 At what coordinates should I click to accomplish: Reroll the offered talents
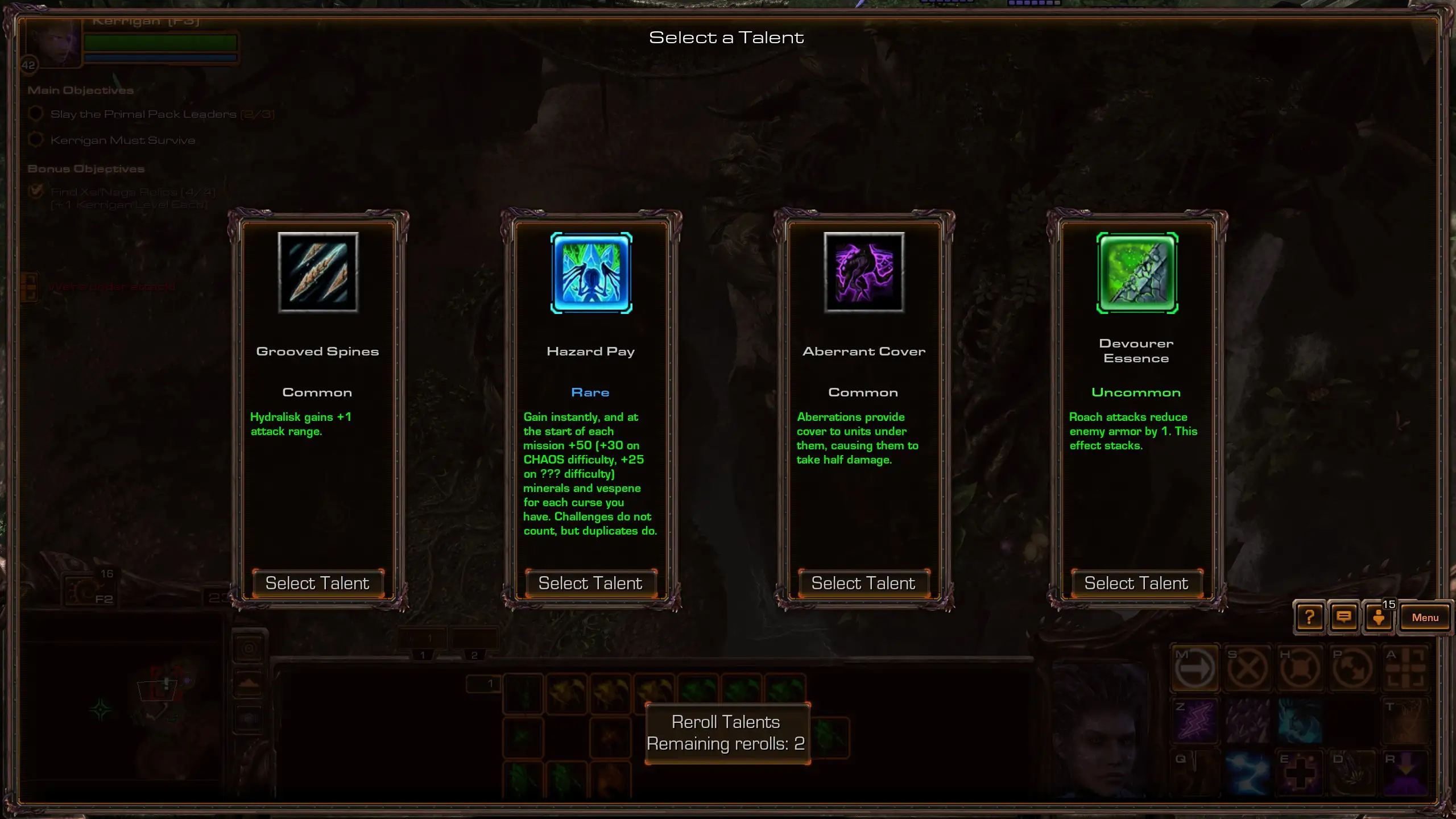726,733
